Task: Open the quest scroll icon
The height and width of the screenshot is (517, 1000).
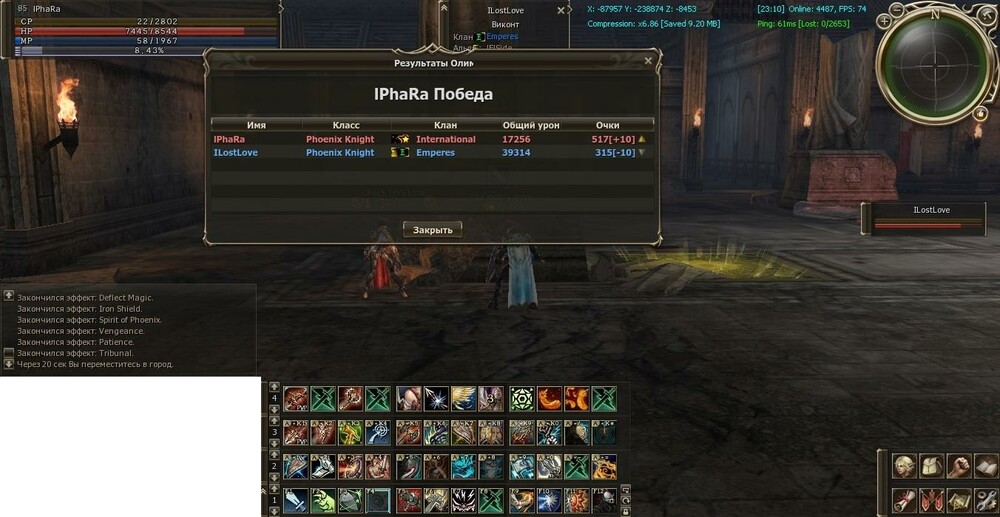Action: pyautogui.click(x=904, y=498)
